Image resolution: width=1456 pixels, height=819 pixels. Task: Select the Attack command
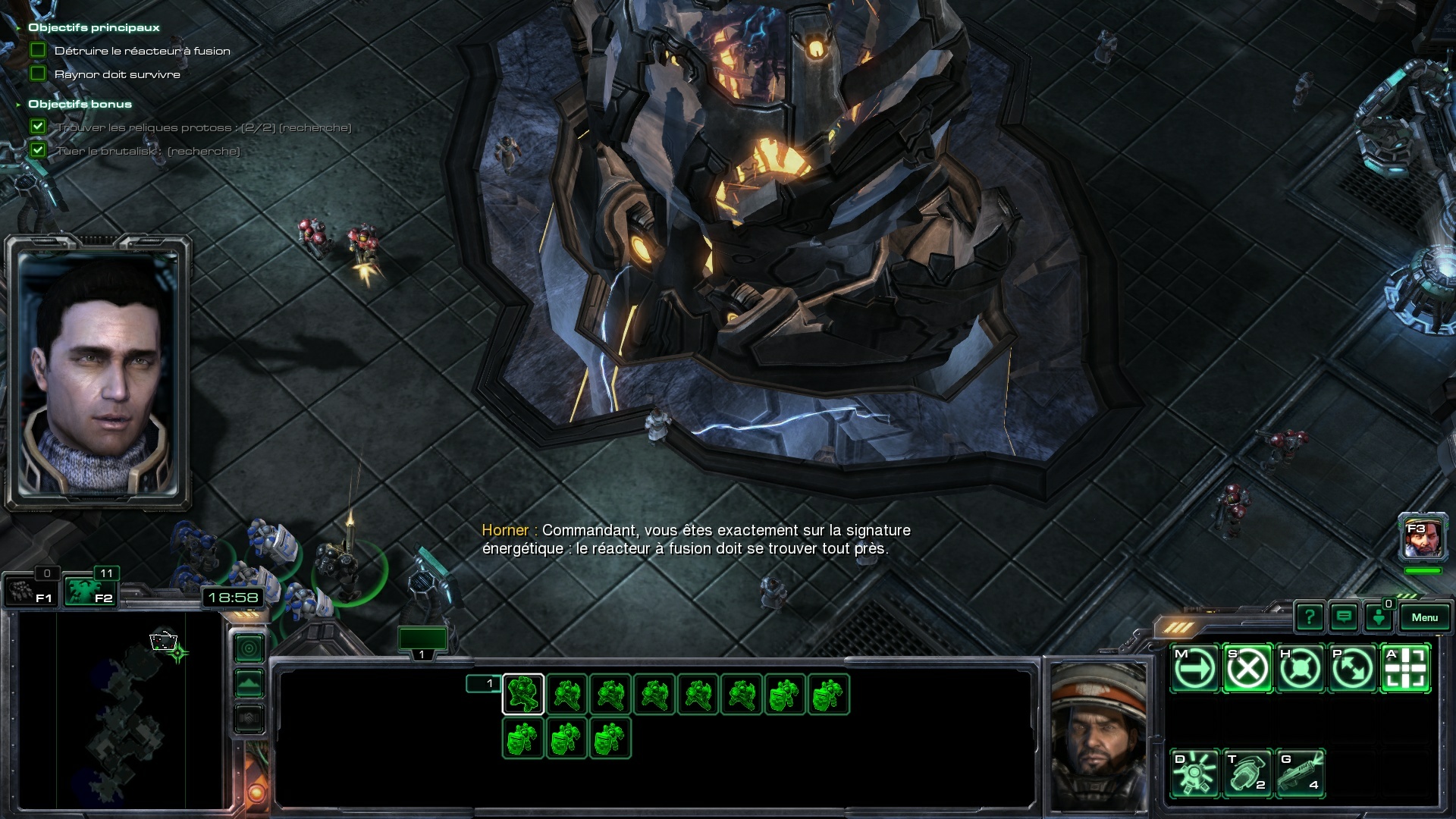1405,669
